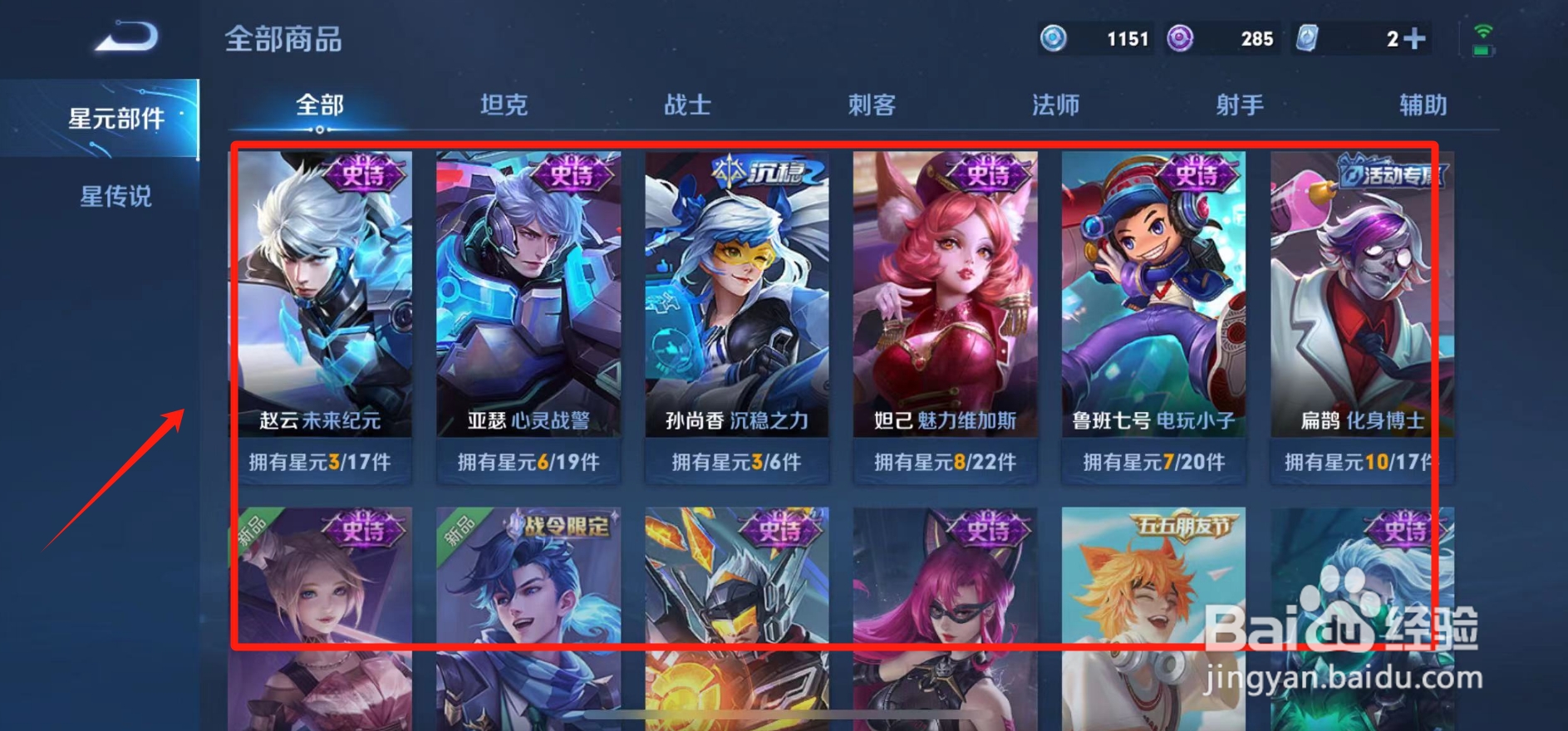This screenshot has height=731, width=1568.
Task: Click the battery status icon
Action: [1484, 50]
